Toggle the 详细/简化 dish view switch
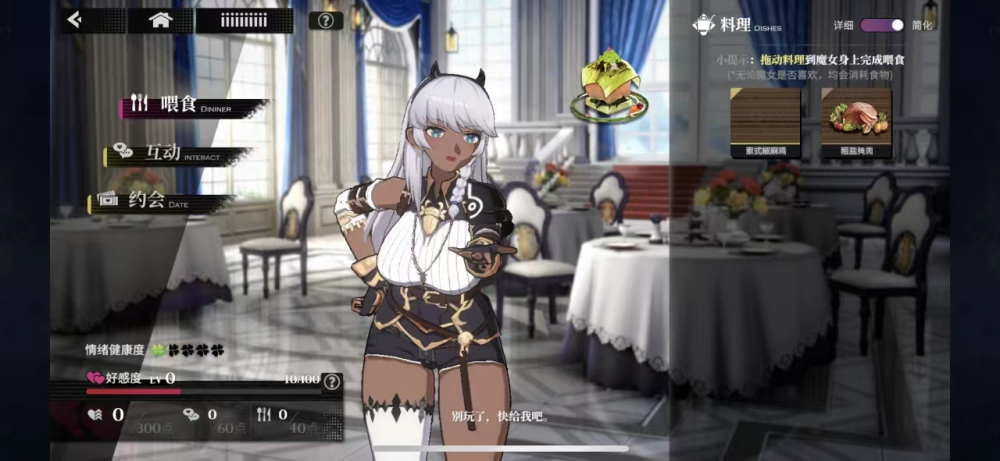Screen dimensions: 1000x461 click(882, 25)
